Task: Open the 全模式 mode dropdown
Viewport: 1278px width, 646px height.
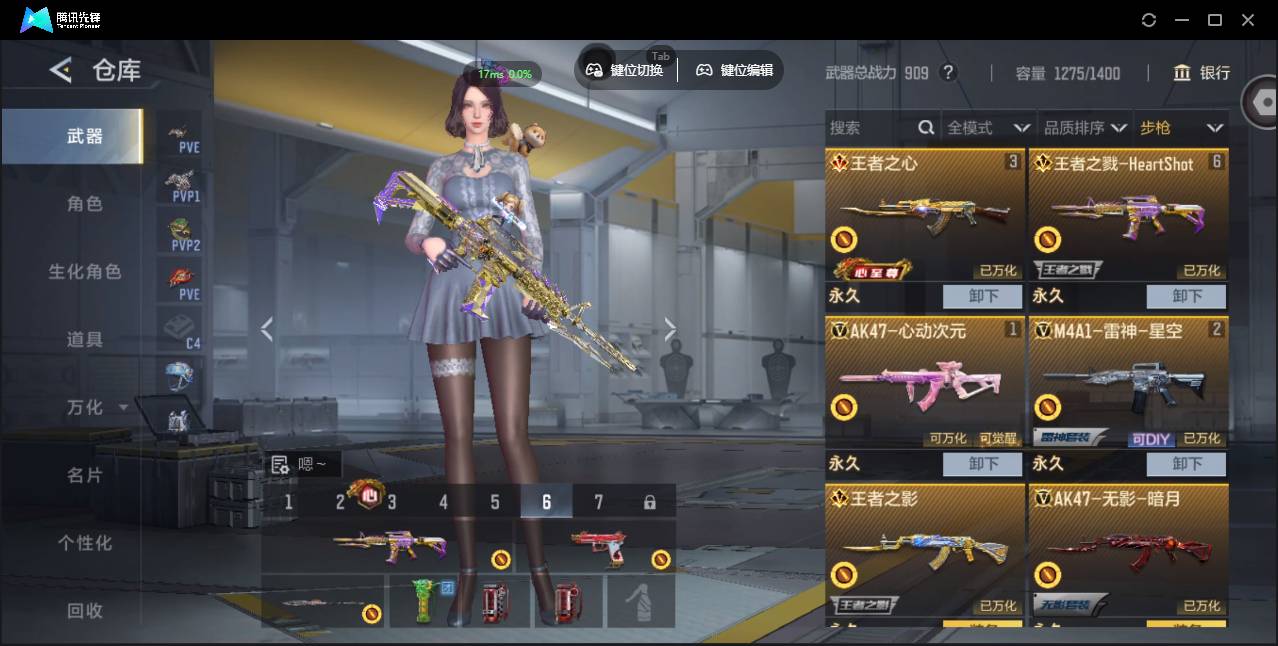Action: [x=988, y=128]
